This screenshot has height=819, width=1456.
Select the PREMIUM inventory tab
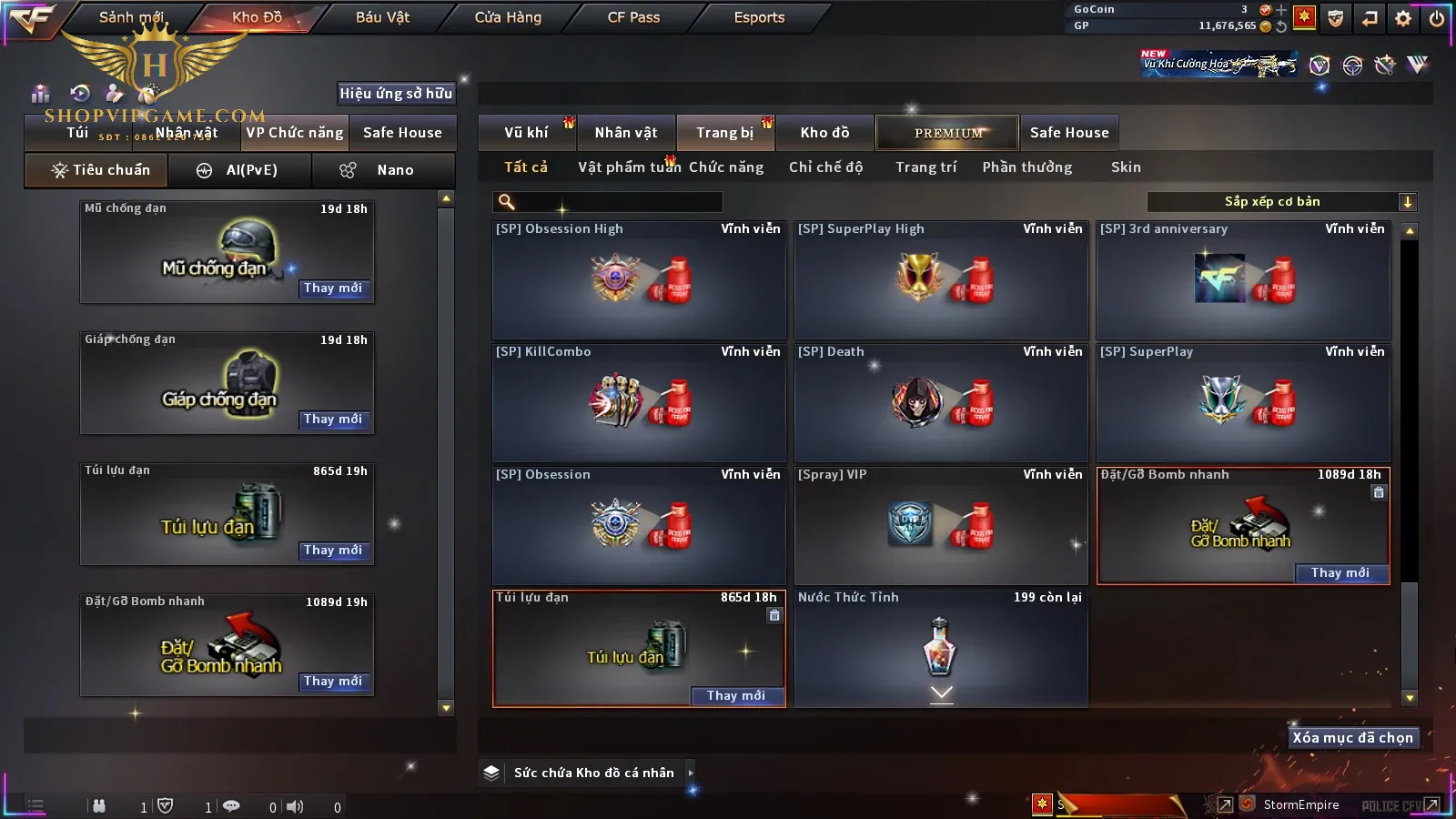948,133
